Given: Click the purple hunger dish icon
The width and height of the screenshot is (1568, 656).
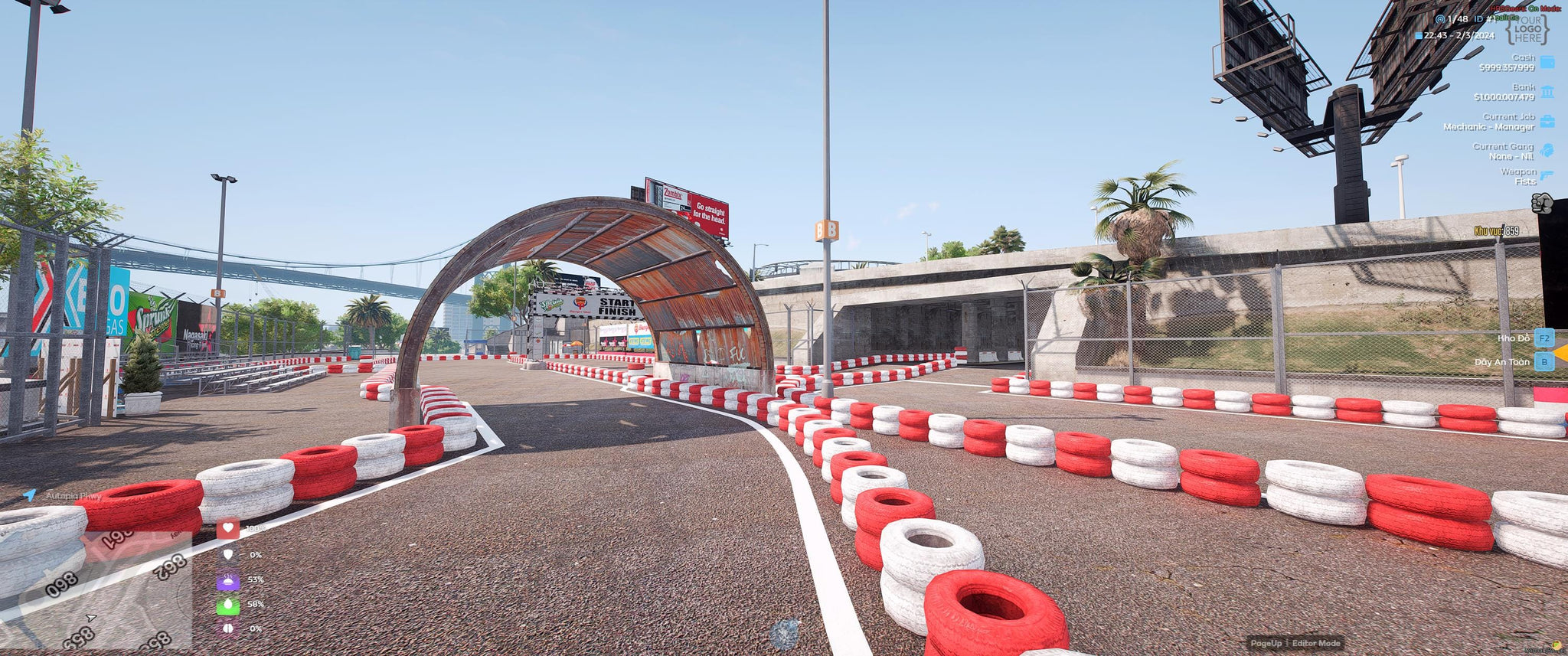Looking at the screenshot, I should 227,580.
